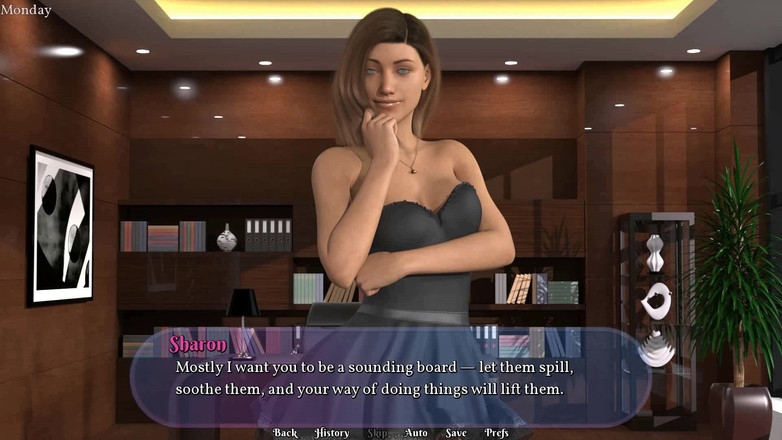Open the Save menu
782x440 pixels.
pyautogui.click(x=456, y=433)
